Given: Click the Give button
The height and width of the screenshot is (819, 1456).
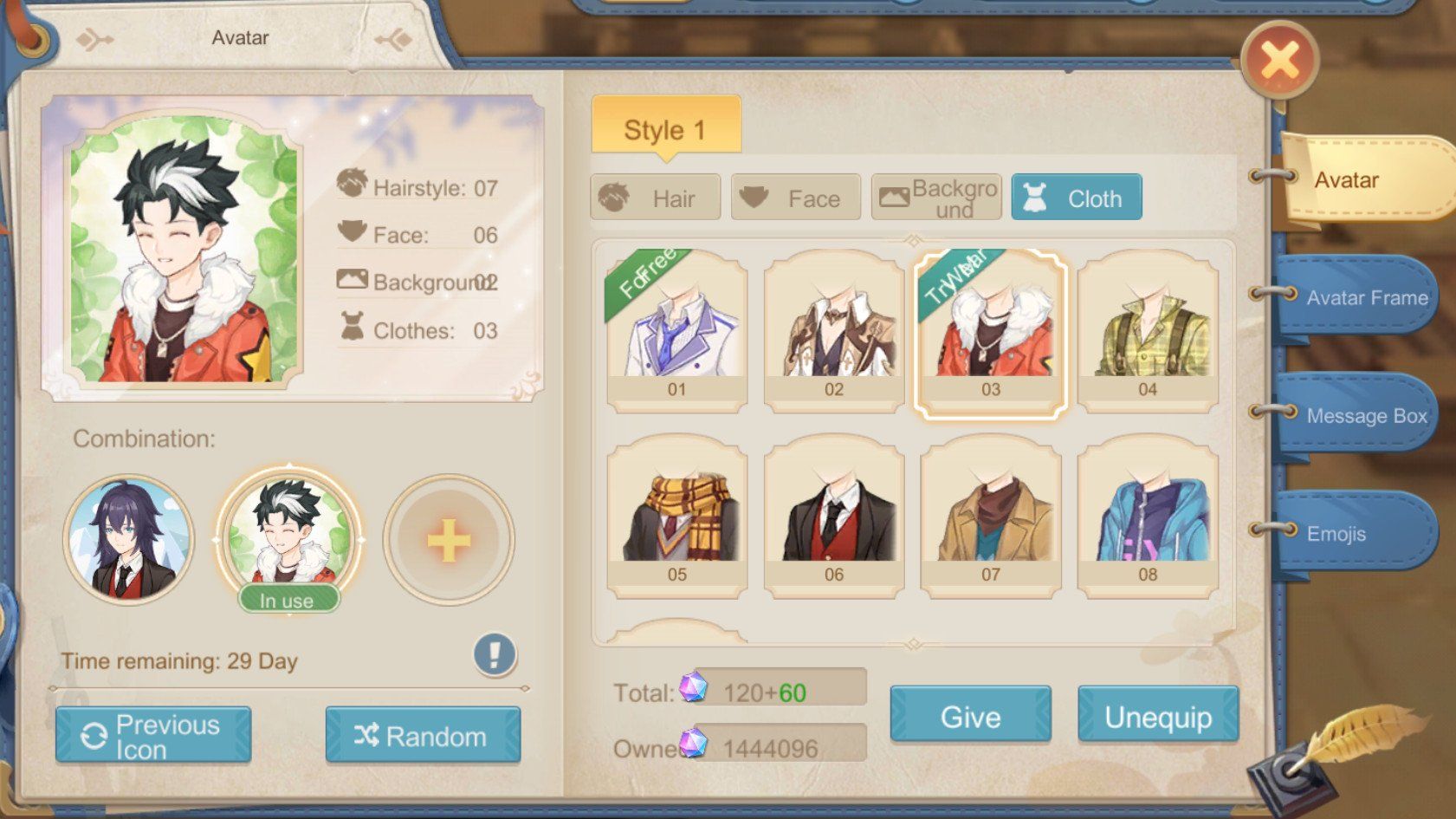Looking at the screenshot, I should click(970, 716).
